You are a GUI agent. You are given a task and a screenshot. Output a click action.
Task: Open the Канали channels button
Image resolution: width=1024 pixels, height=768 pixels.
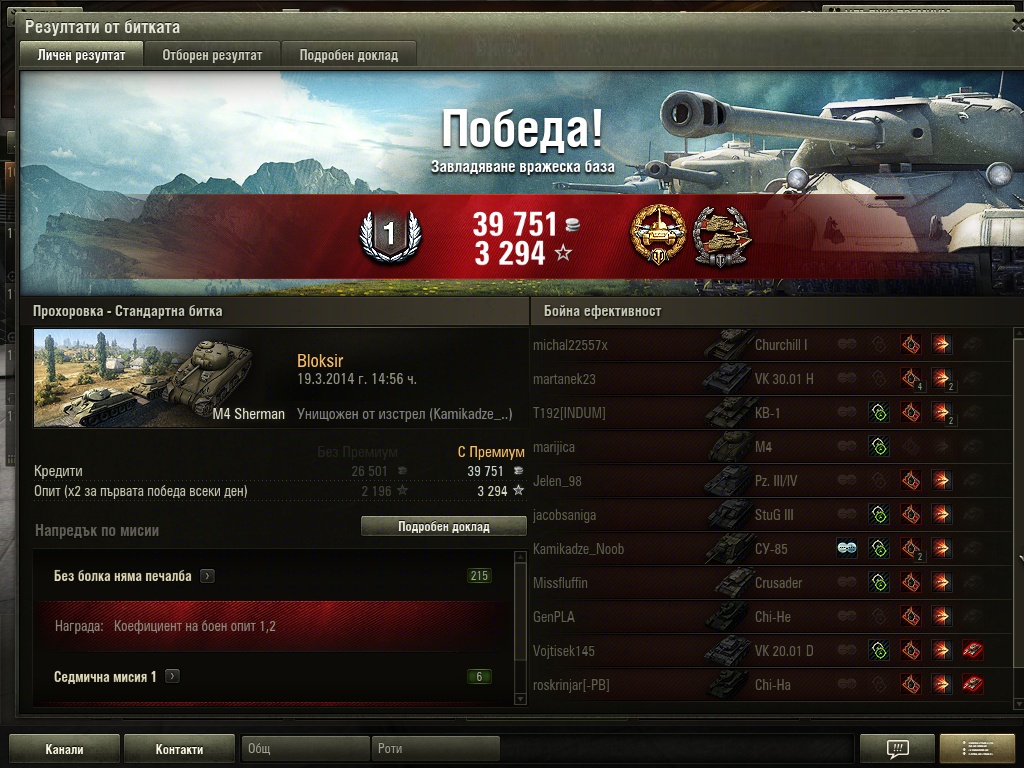point(64,749)
